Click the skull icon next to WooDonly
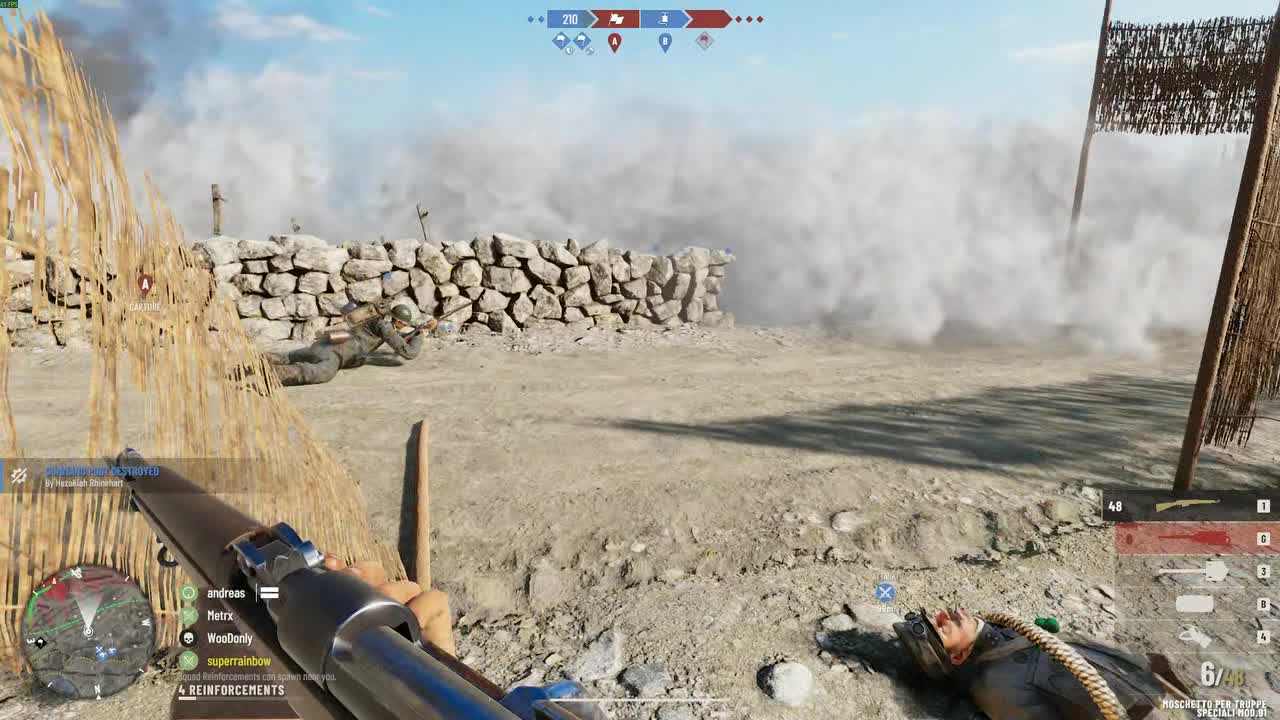This screenshot has width=1280, height=720. [189, 638]
